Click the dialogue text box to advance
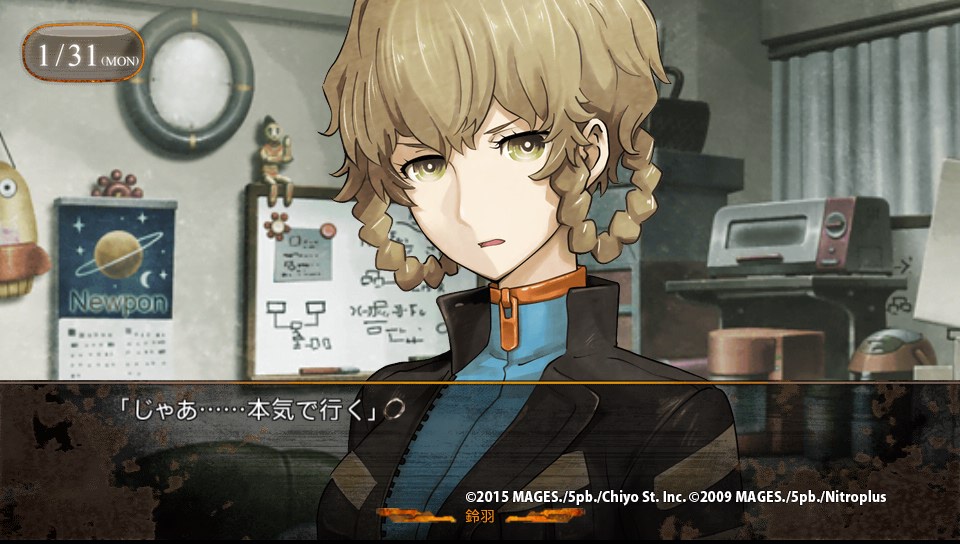The image size is (960, 544). (480, 450)
